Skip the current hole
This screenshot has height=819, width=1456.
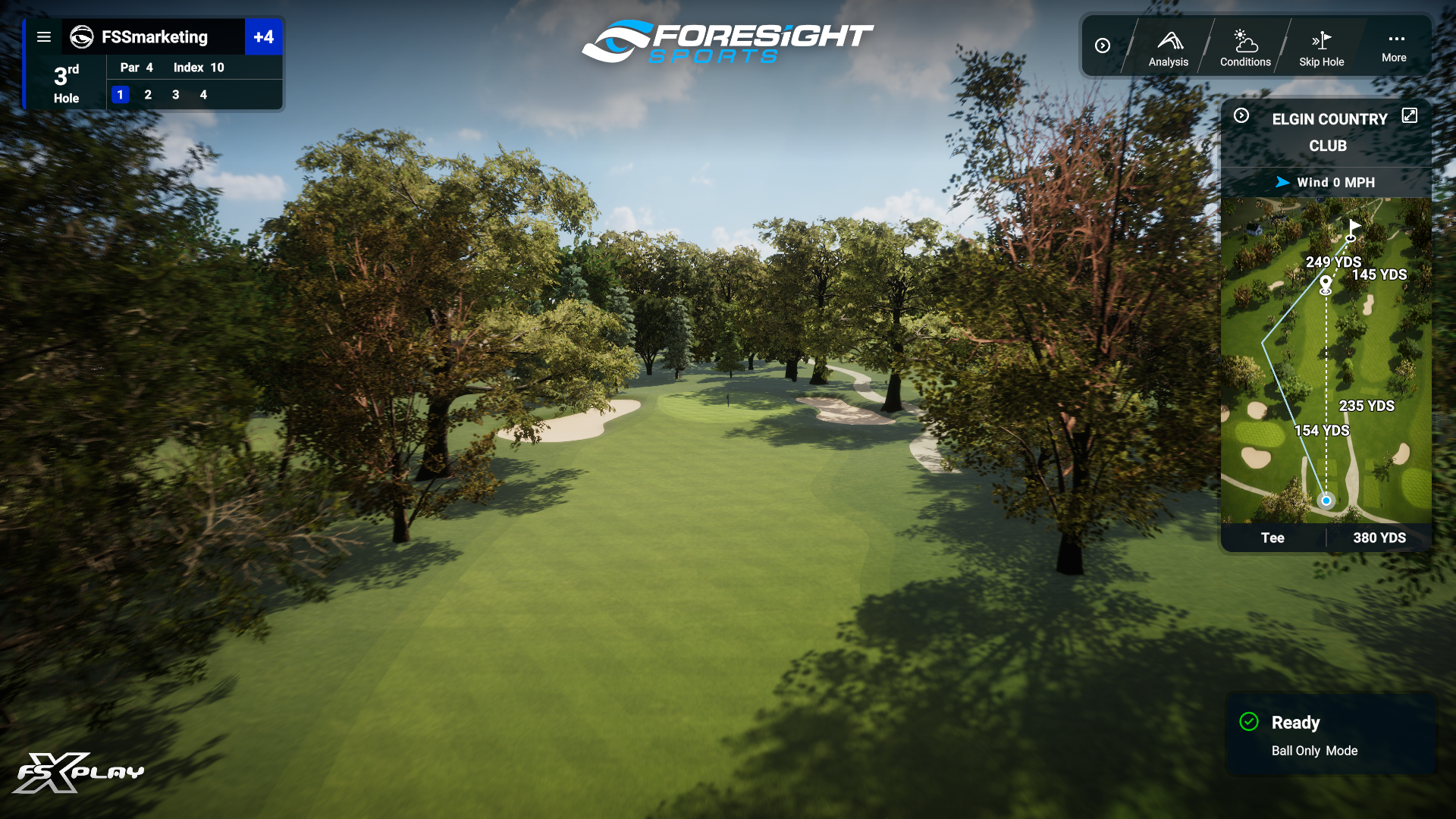click(1321, 49)
